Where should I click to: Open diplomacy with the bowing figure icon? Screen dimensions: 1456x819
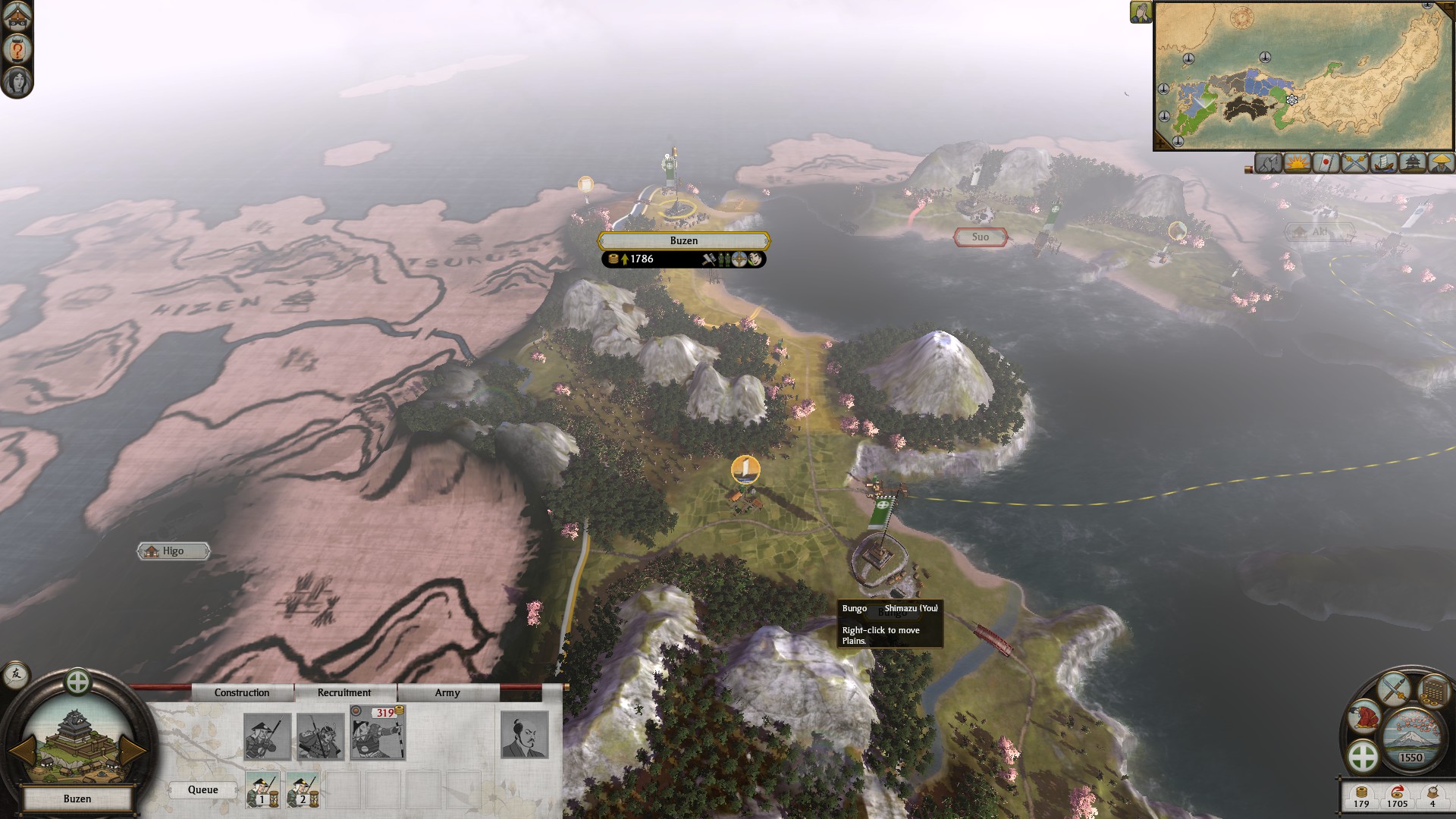(x=1364, y=718)
